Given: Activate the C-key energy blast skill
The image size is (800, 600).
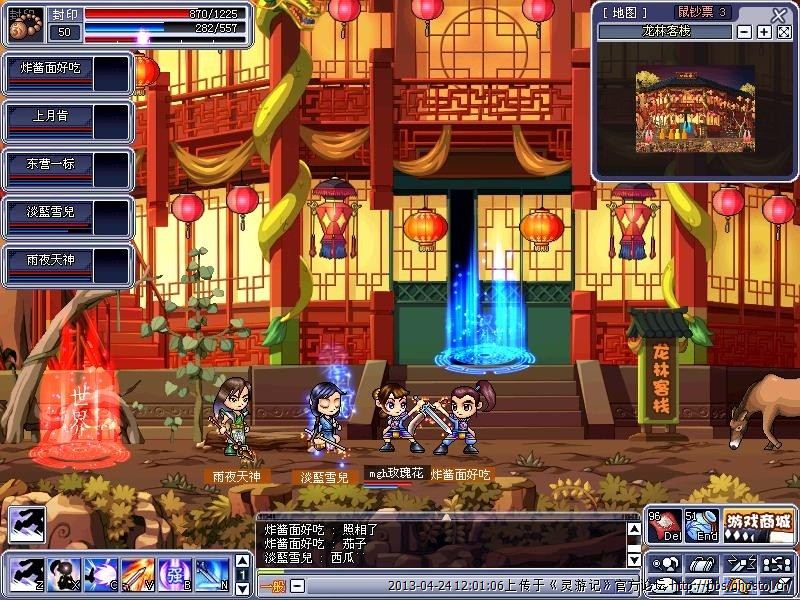Looking at the screenshot, I should tap(100, 574).
